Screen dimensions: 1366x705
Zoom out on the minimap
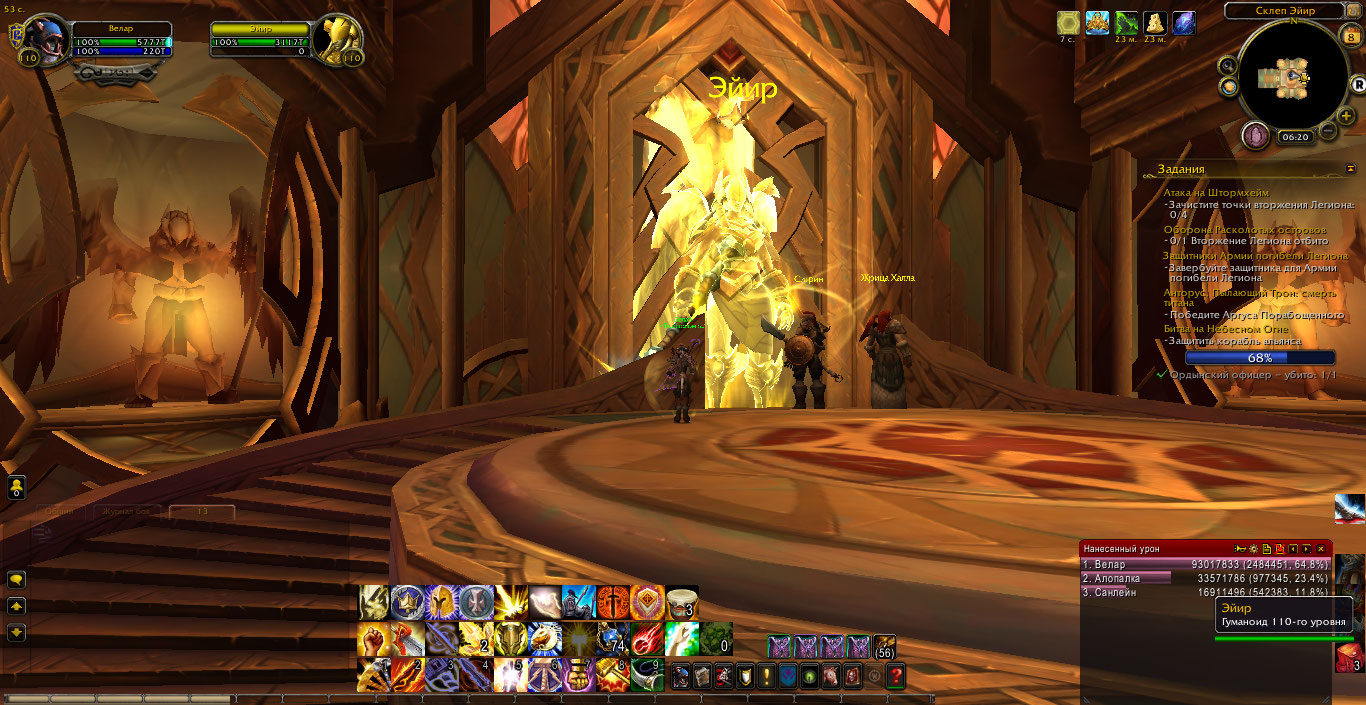click(1328, 131)
